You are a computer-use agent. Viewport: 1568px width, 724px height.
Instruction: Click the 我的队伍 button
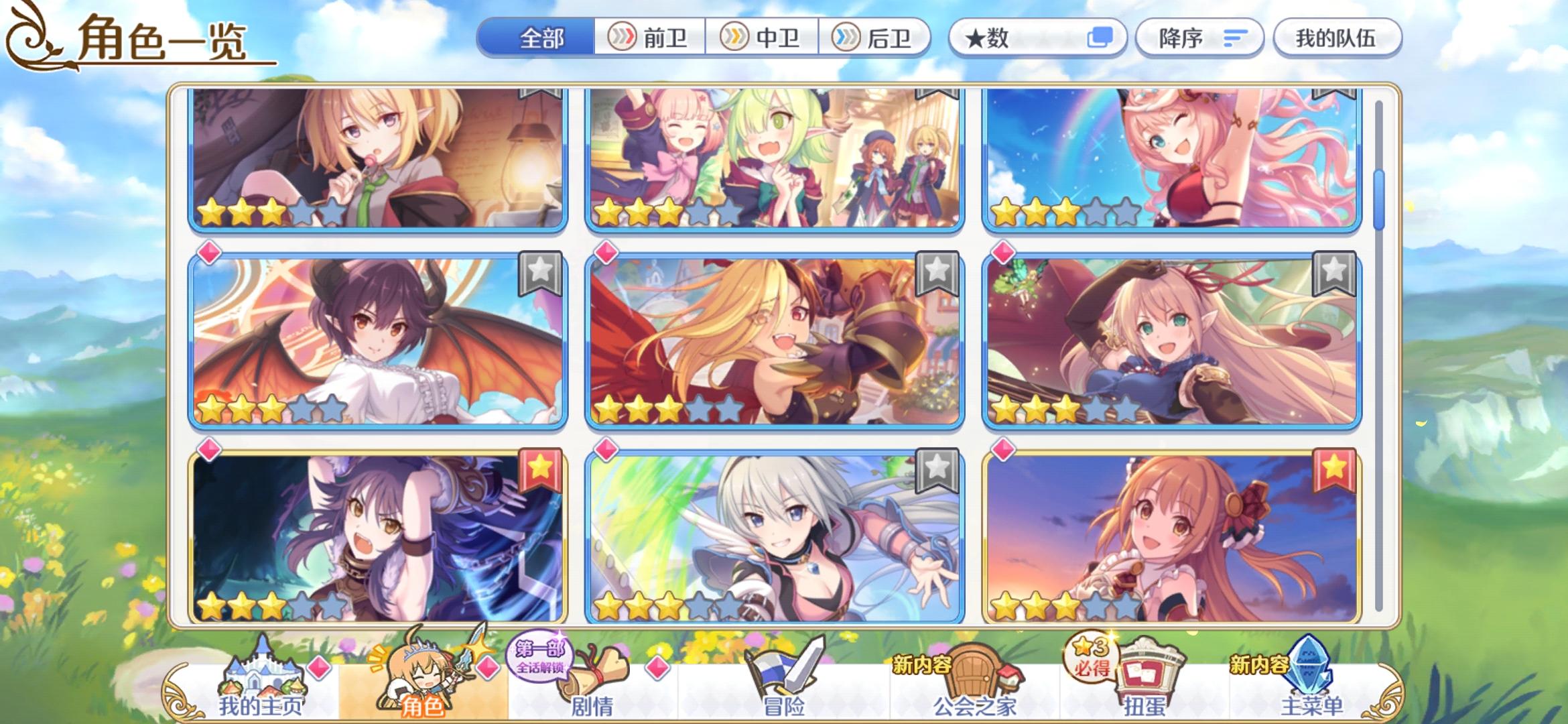tap(1336, 38)
